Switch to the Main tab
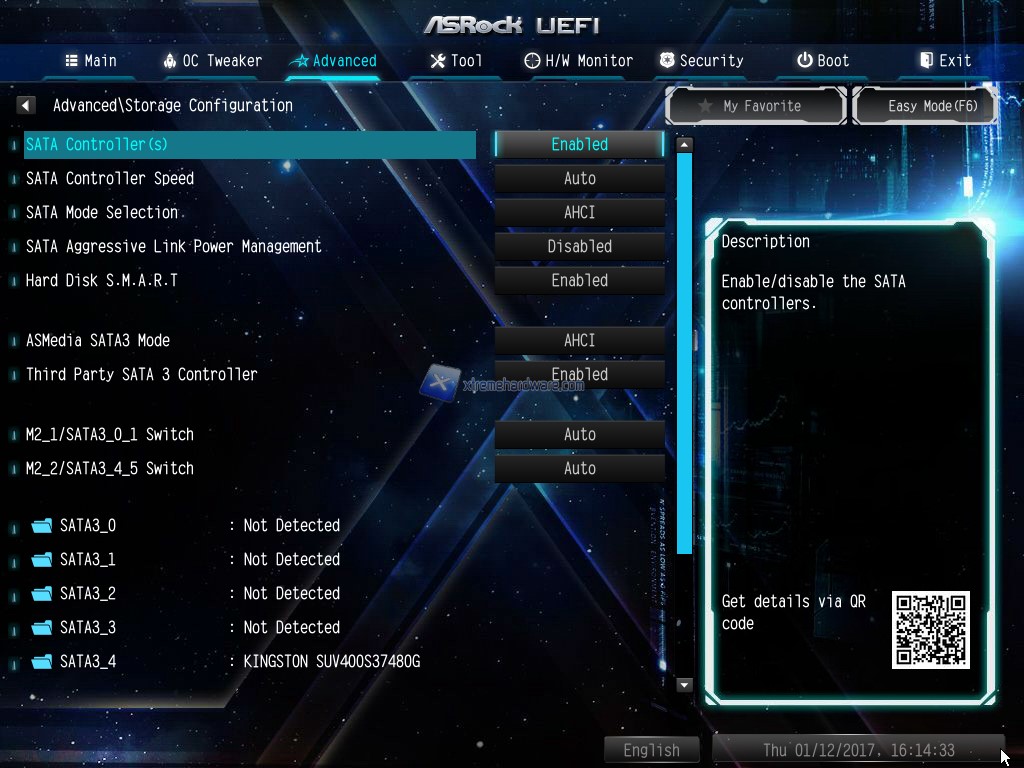This screenshot has width=1024, height=768. coord(91,61)
